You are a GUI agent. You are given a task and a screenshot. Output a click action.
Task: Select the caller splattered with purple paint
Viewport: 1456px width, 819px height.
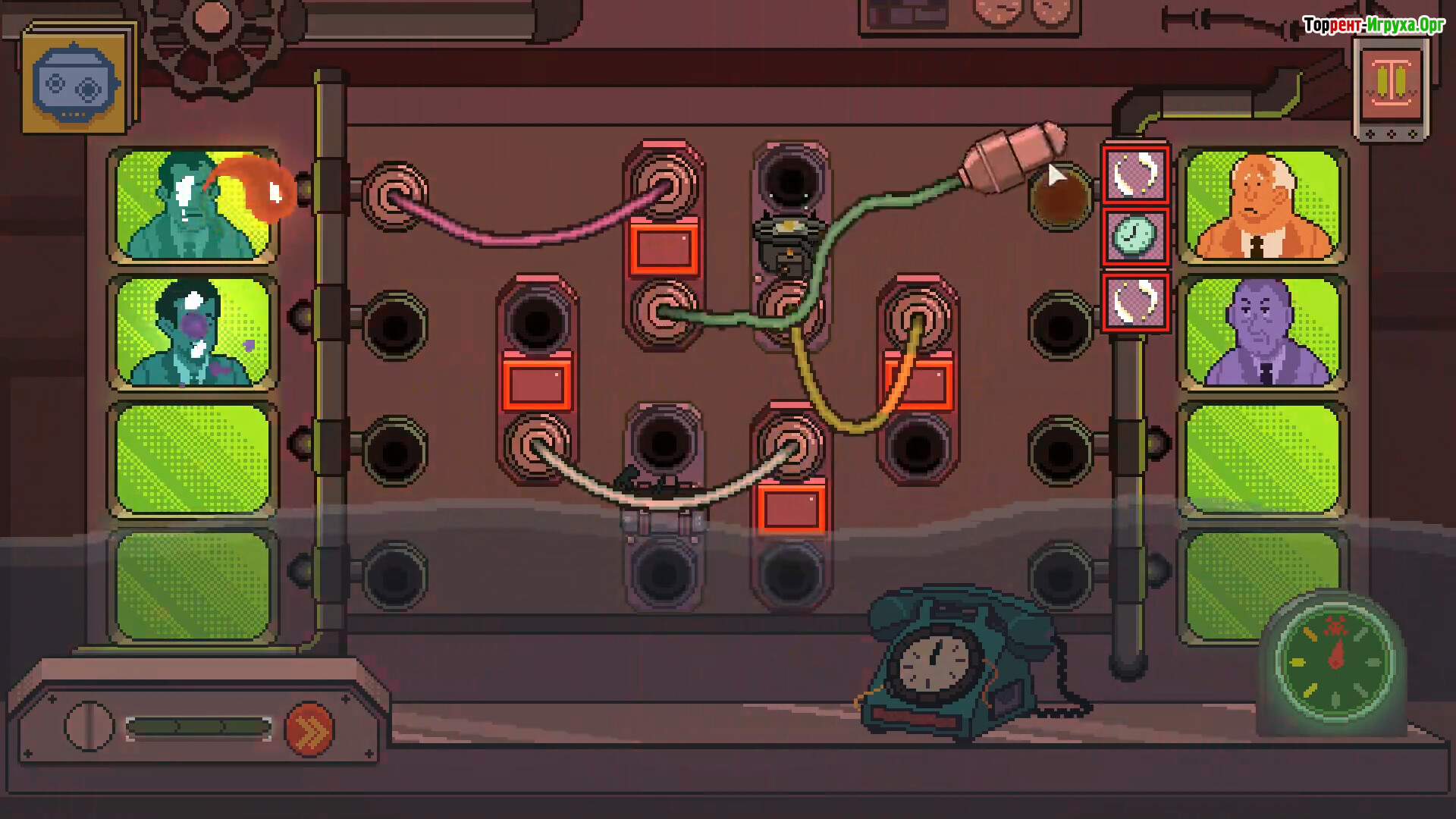tap(193, 332)
